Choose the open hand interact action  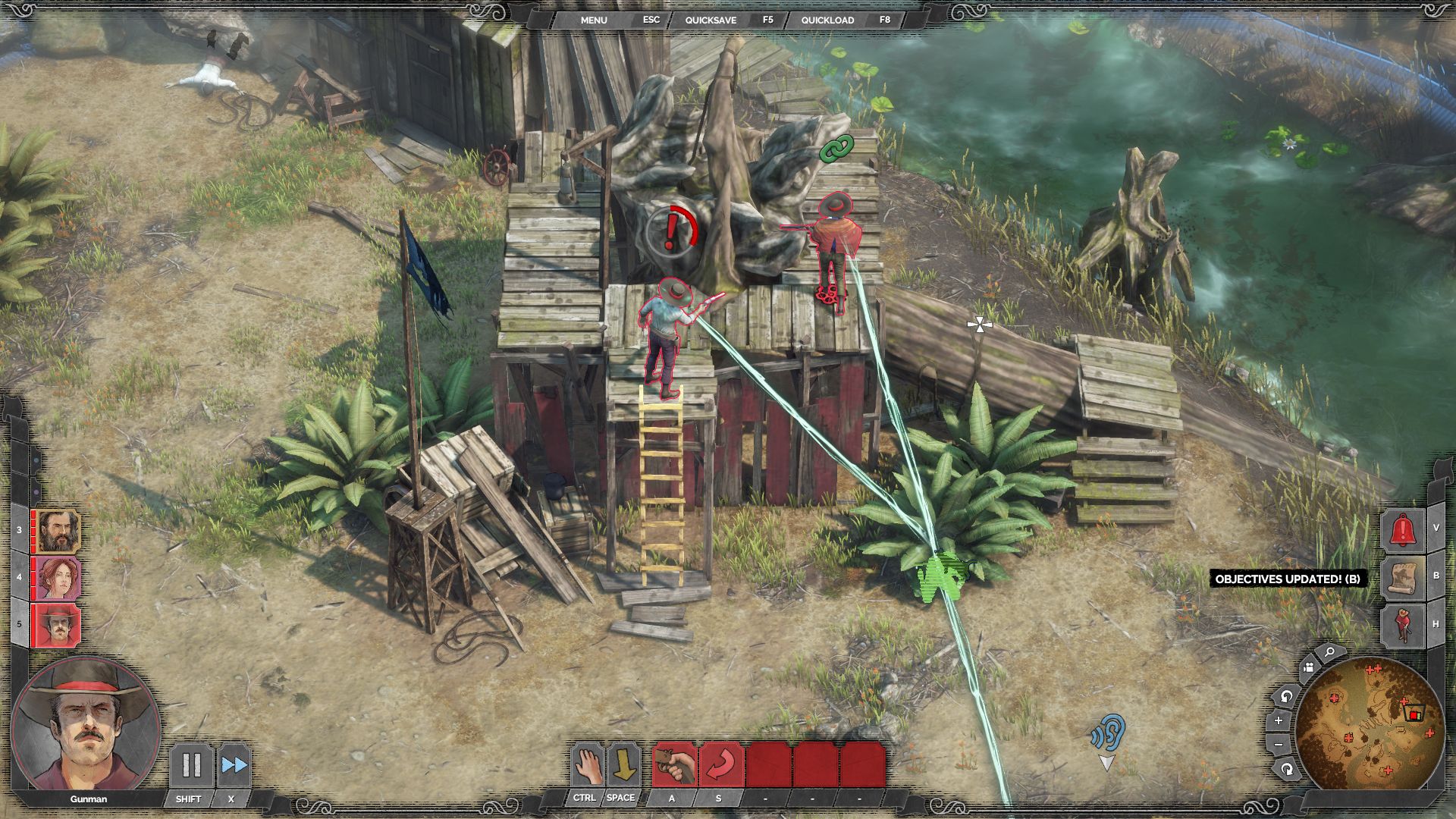(585, 765)
